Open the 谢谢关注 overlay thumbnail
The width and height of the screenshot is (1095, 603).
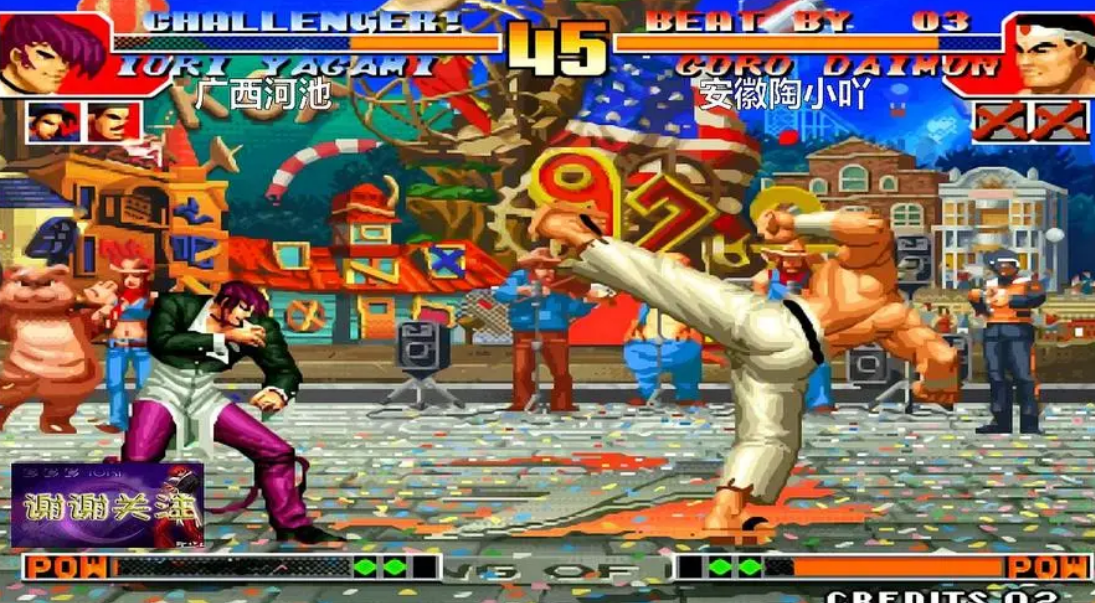pos(107,505)
